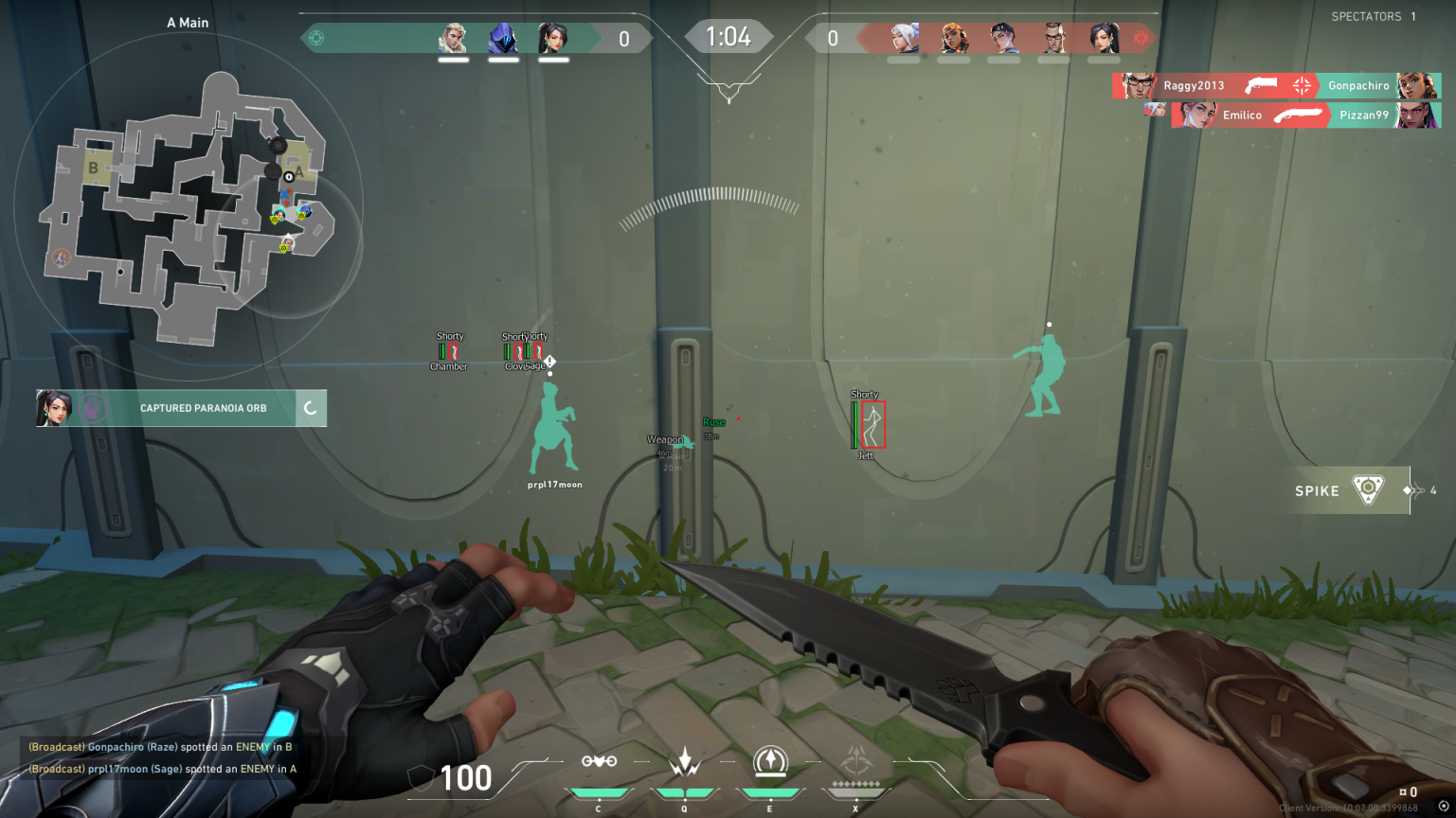Screen dimensions: 1456x818
Task: Activate the Devour ability on Q
Action: (685, 763)
